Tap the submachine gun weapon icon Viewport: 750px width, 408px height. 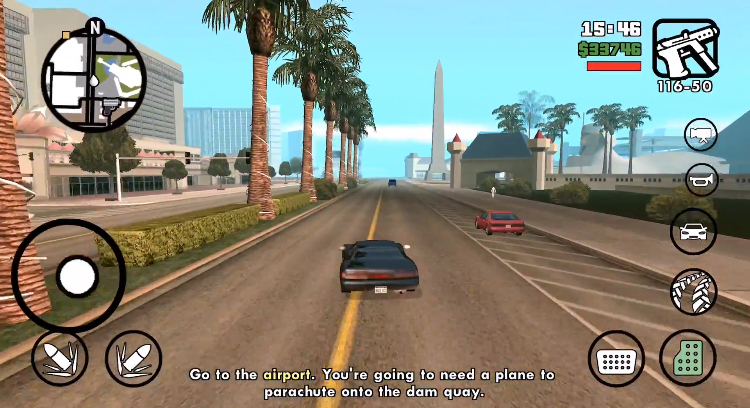[685, 48]
